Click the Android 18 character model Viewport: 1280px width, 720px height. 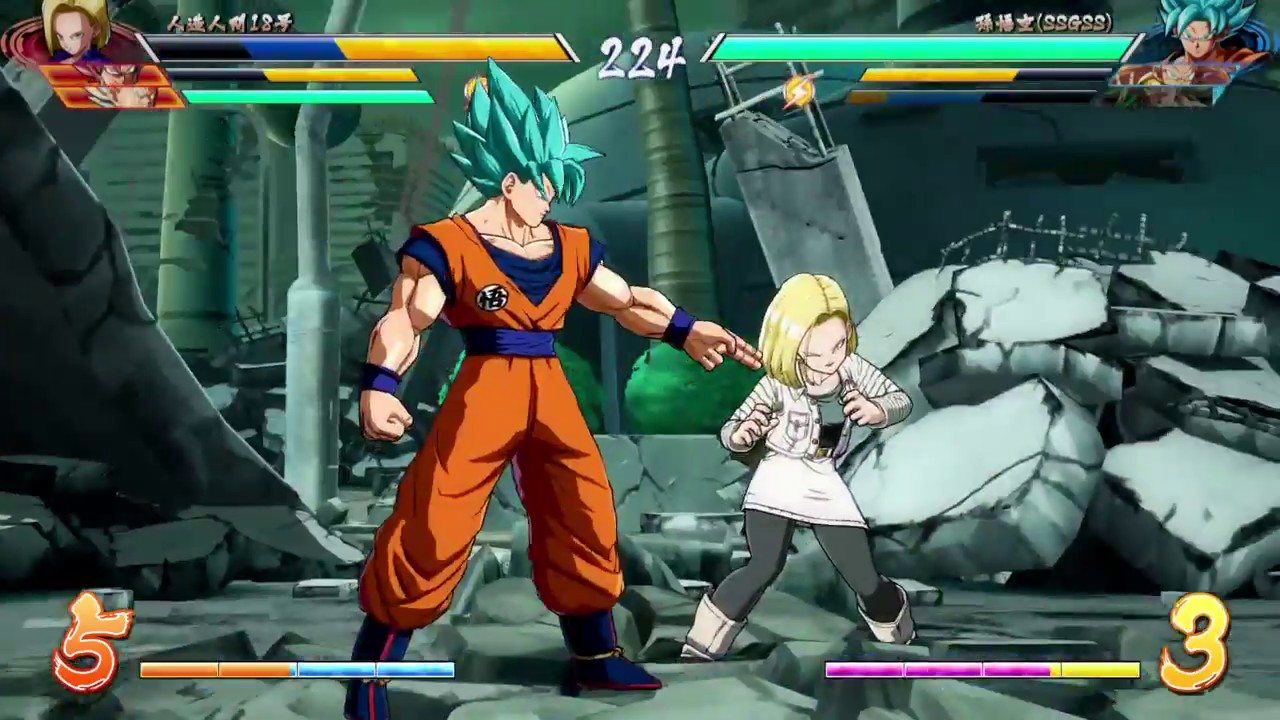810,450
